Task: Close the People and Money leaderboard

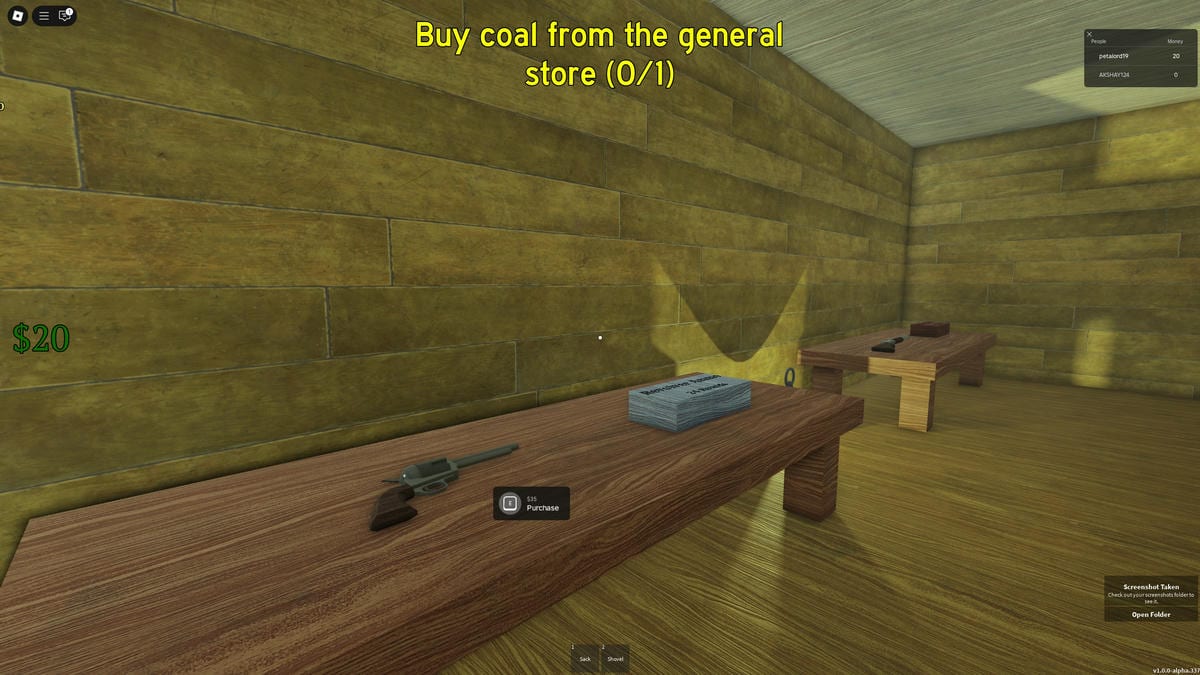Action: [x=1090, y=34]
